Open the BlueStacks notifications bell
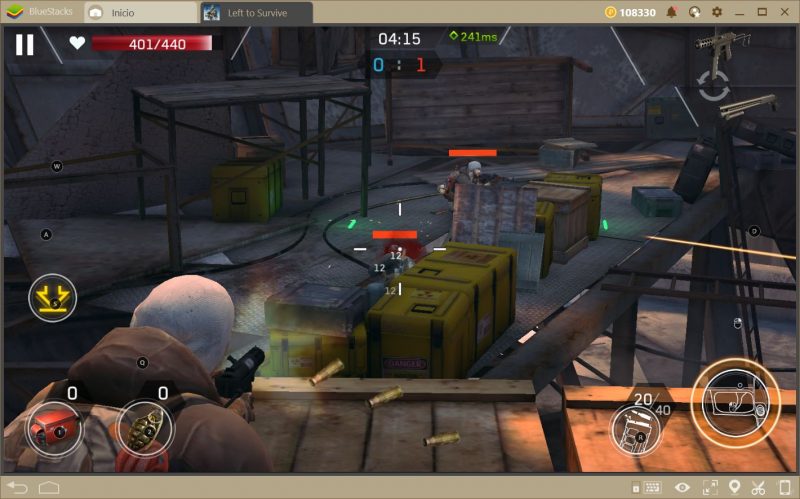This screenshot has width=800, height=499. point(671,12)
